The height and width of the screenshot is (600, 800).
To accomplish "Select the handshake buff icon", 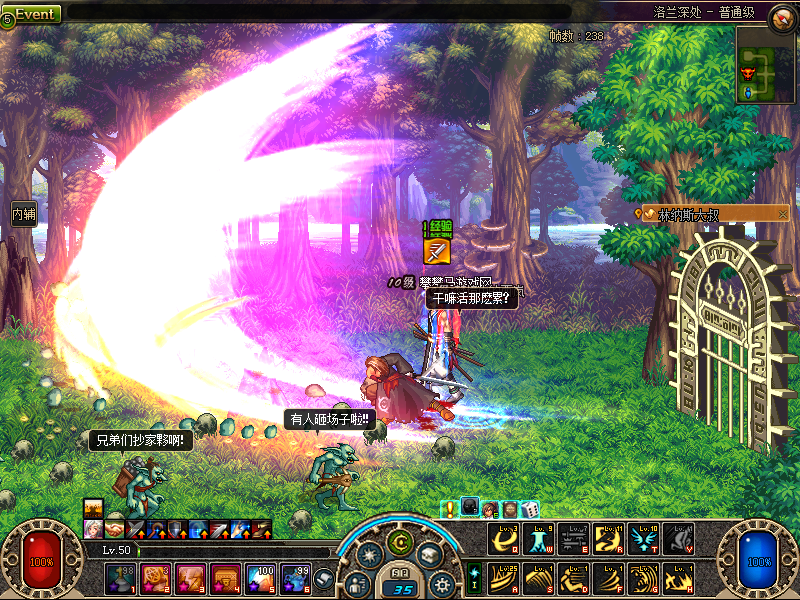I will pos(114,528).
